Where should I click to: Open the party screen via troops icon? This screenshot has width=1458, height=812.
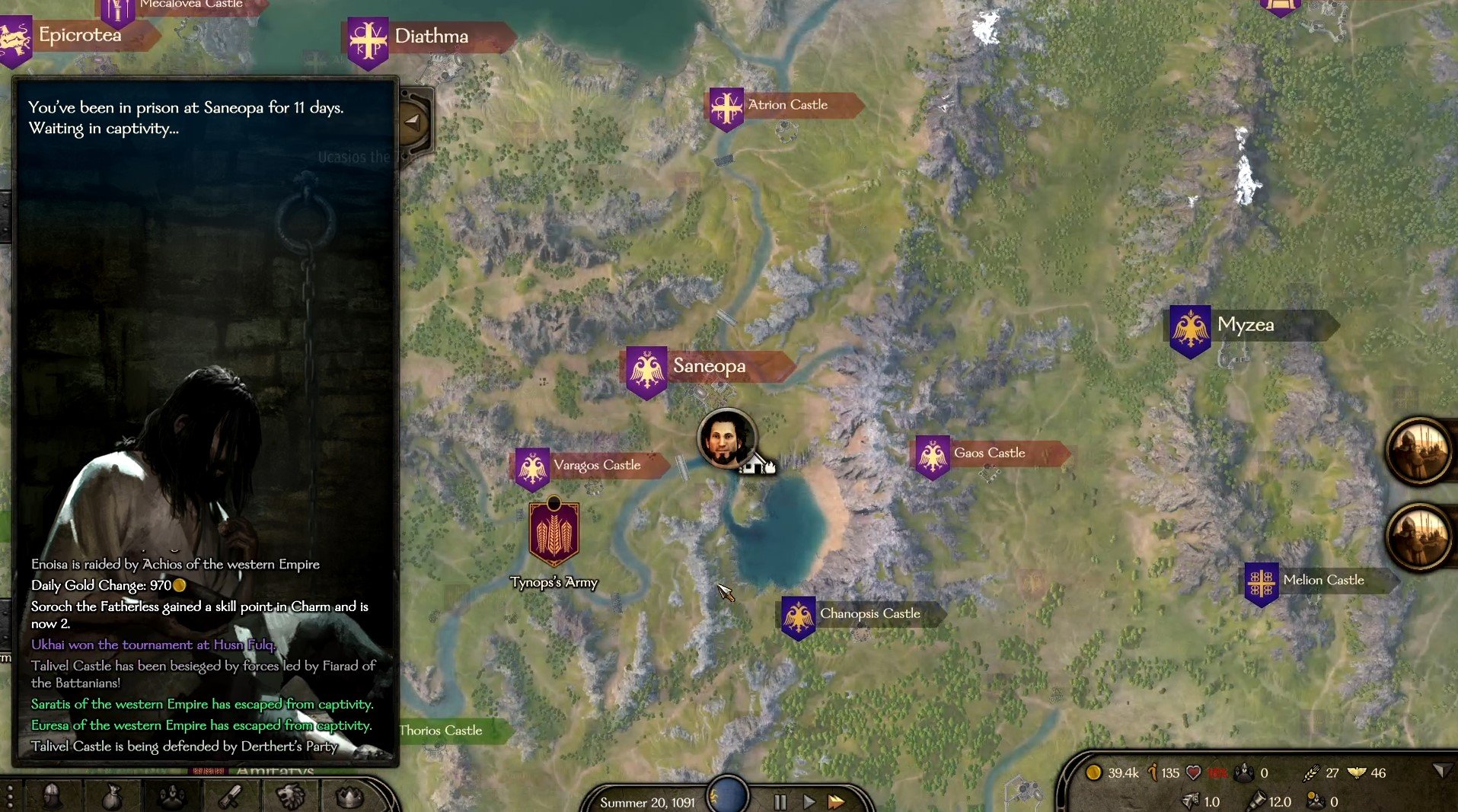pyautogui.click(x=171, y=798)
